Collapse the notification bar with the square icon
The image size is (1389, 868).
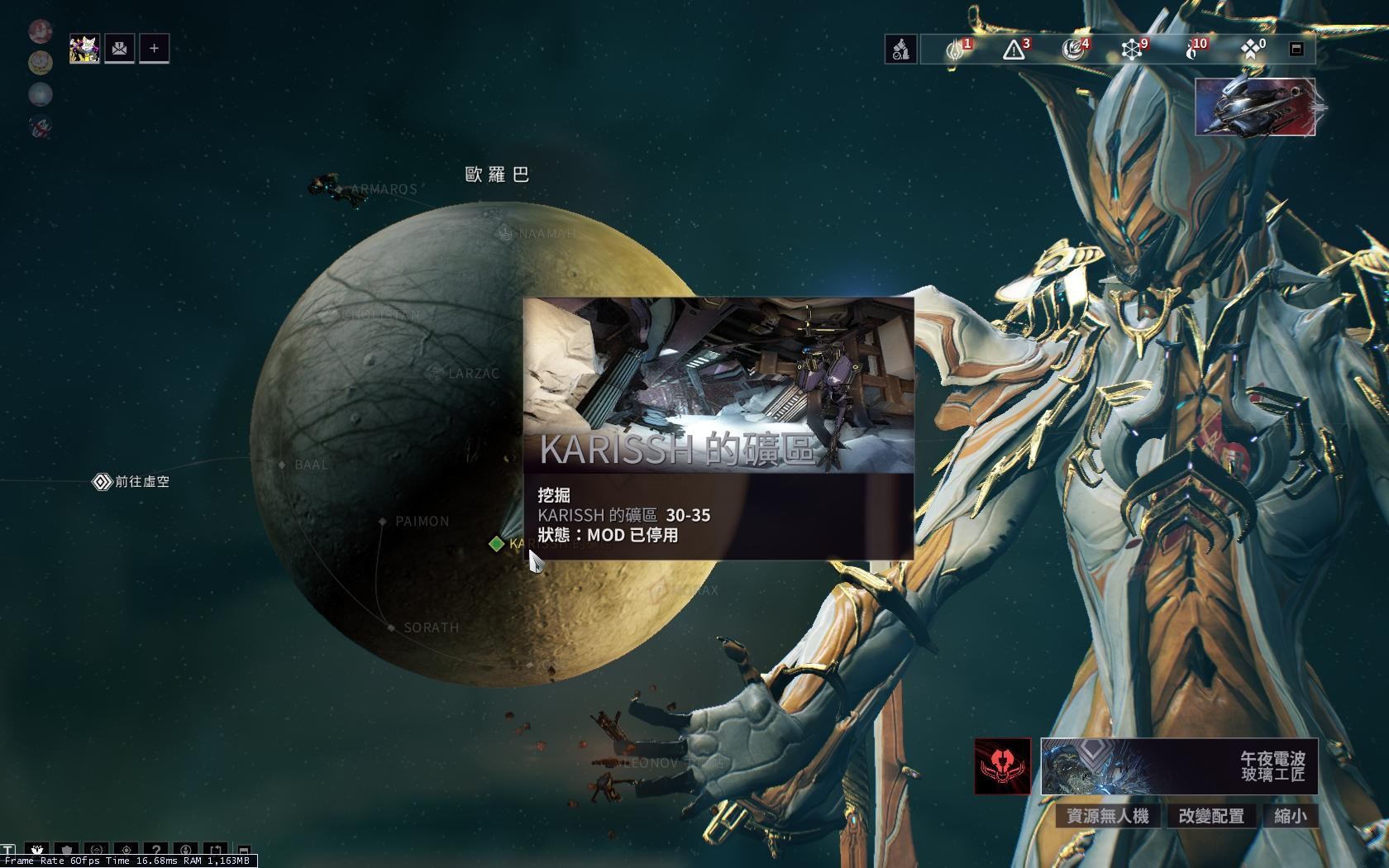[1296, 50]
